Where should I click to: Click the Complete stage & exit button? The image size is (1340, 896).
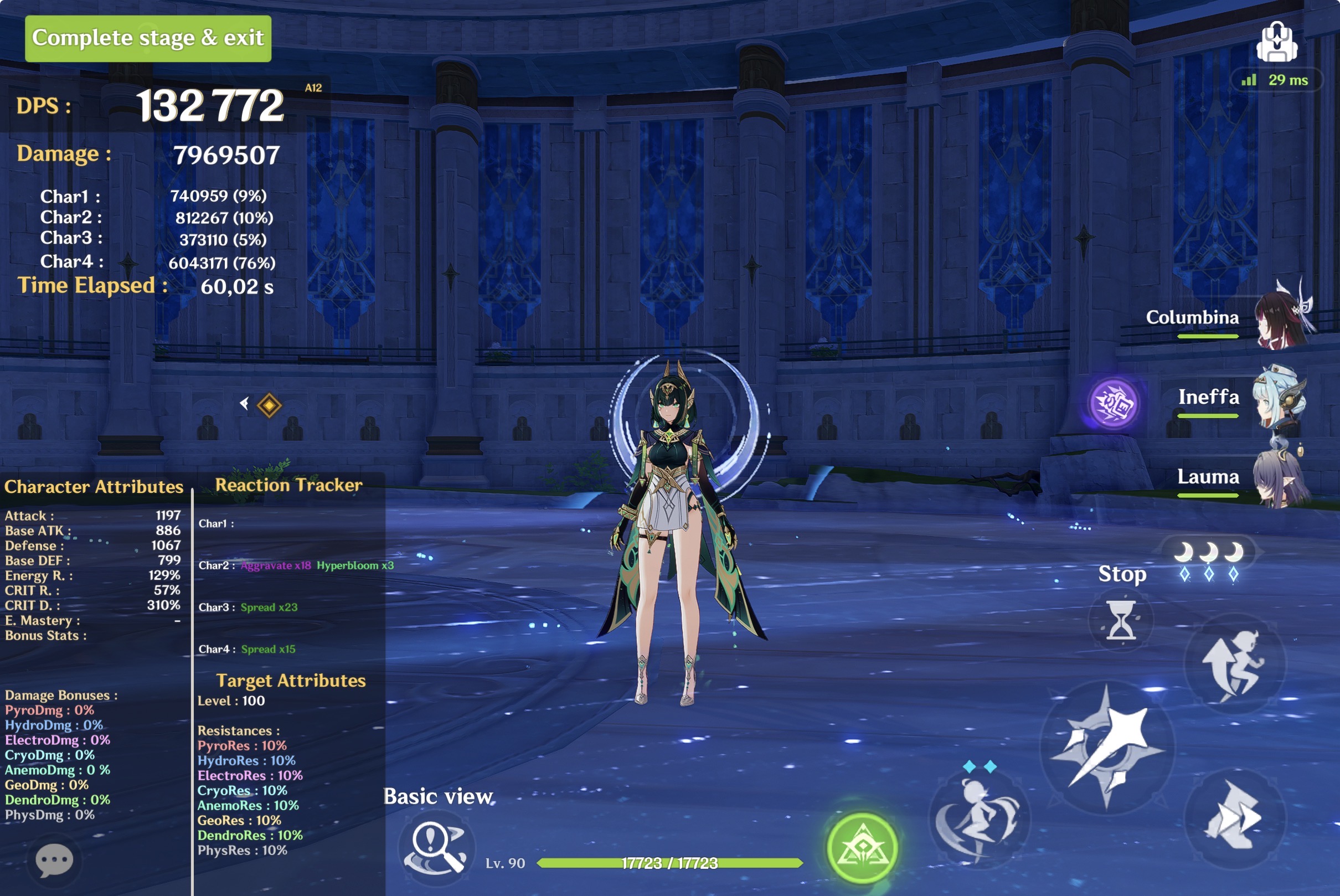[x=148, y=38]
